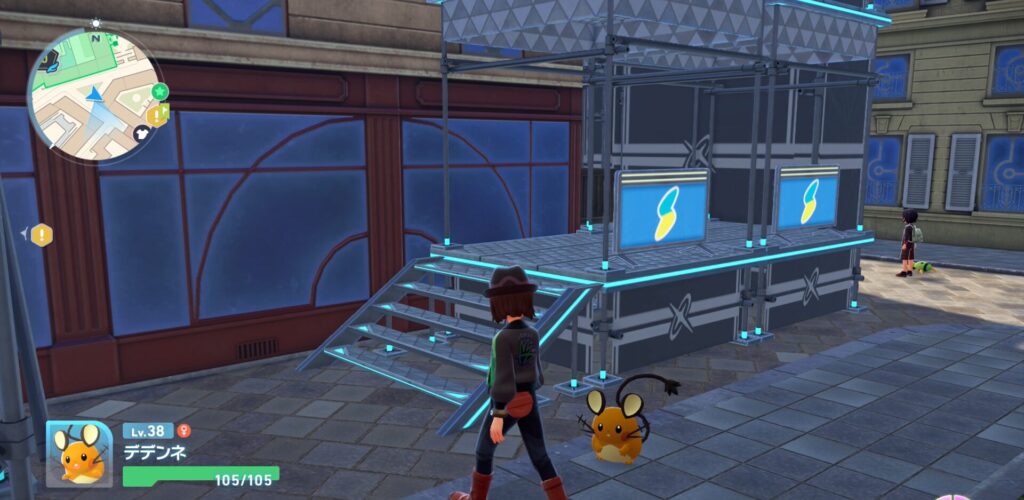Select the yellow exclamation marker on minimap edge
The image size is (1024, 500).
point(158,115)
